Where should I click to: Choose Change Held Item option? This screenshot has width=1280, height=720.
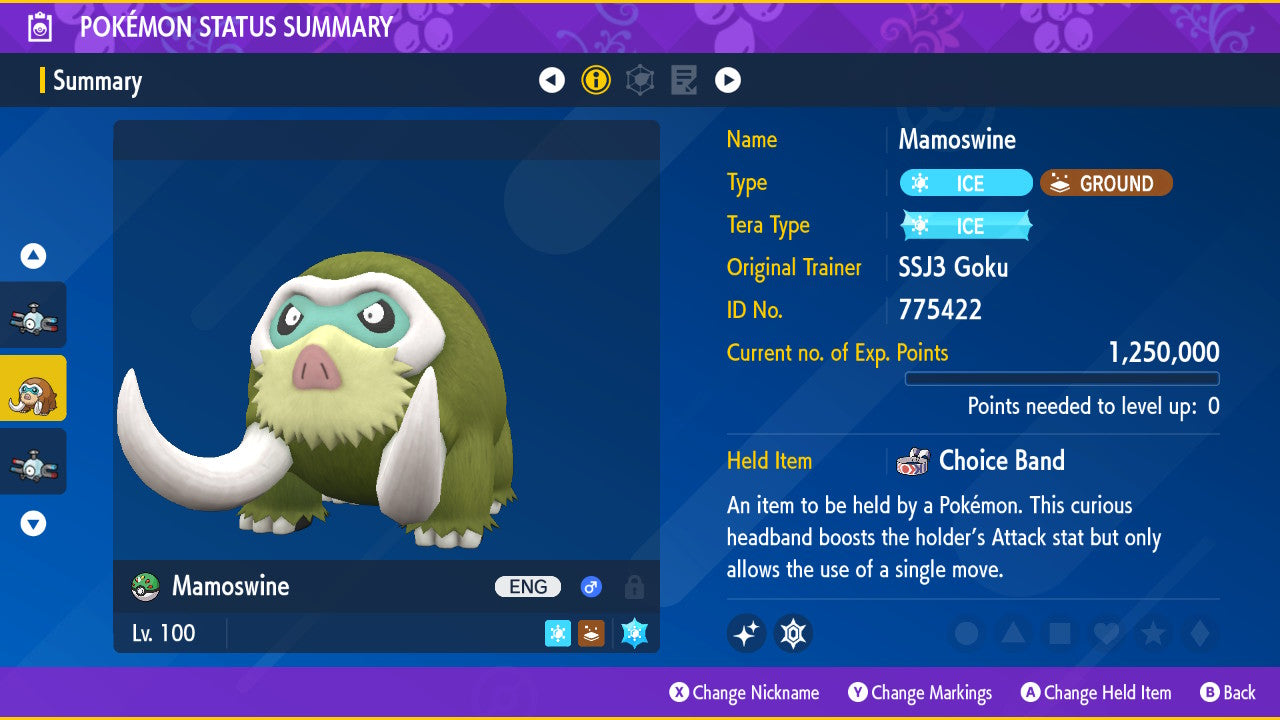1095,692
